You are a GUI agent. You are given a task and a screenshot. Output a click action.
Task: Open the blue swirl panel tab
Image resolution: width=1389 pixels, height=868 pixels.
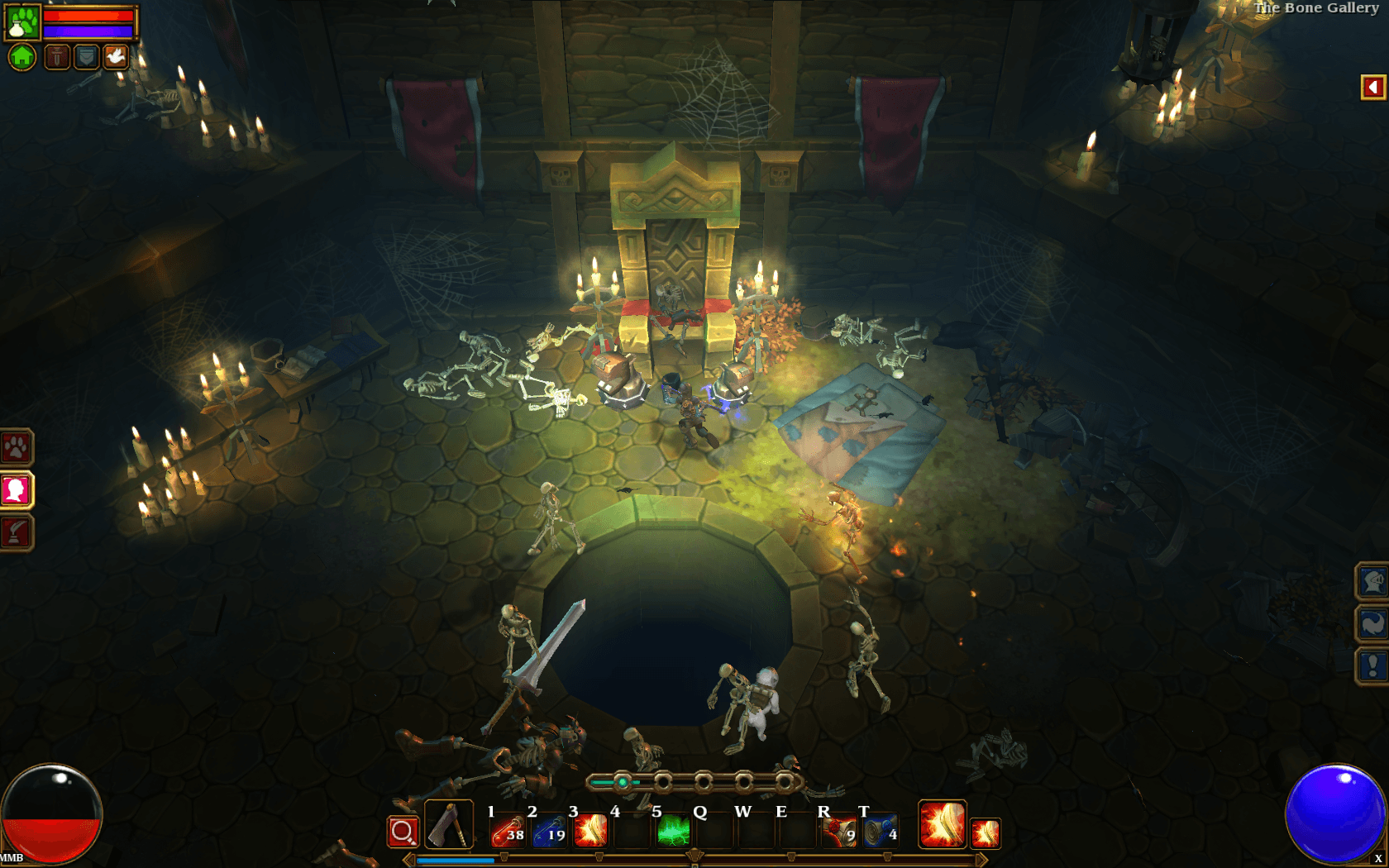[x=1372, y=624]
